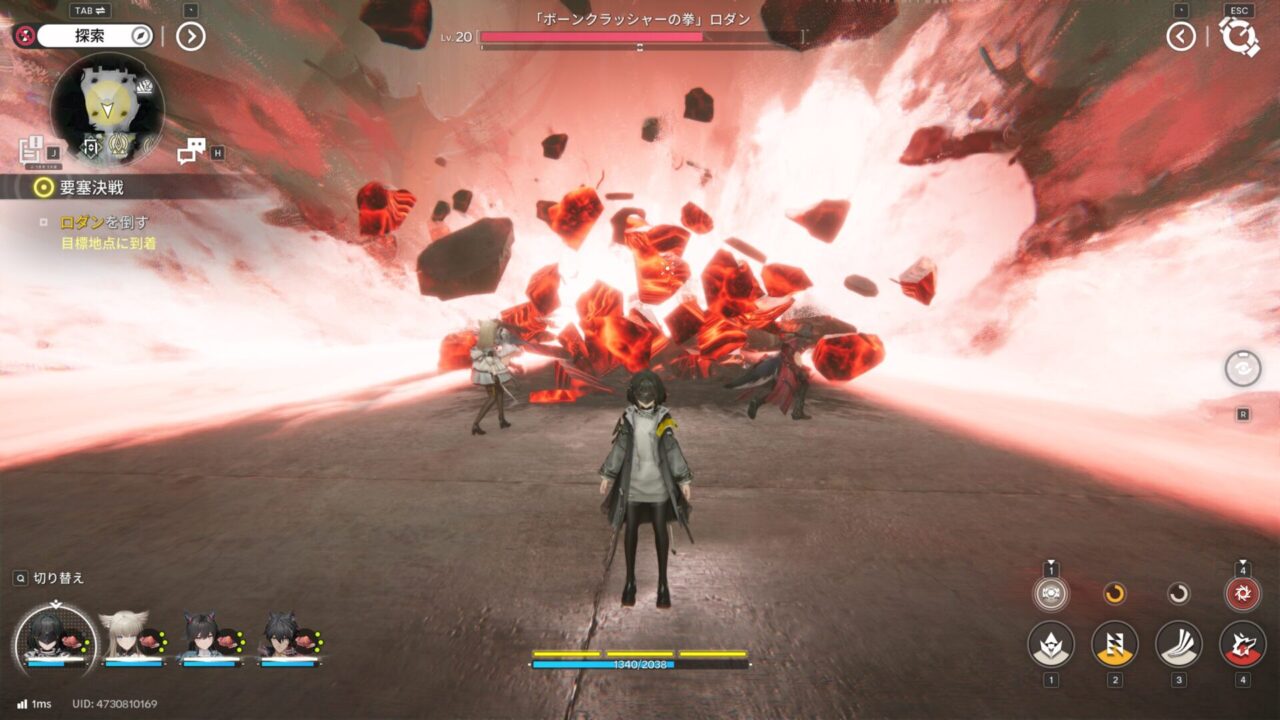The height and width of the screenshot is (720, 1280).
Task: Click the right arrow beside 探索
Action: click(190, 37)
